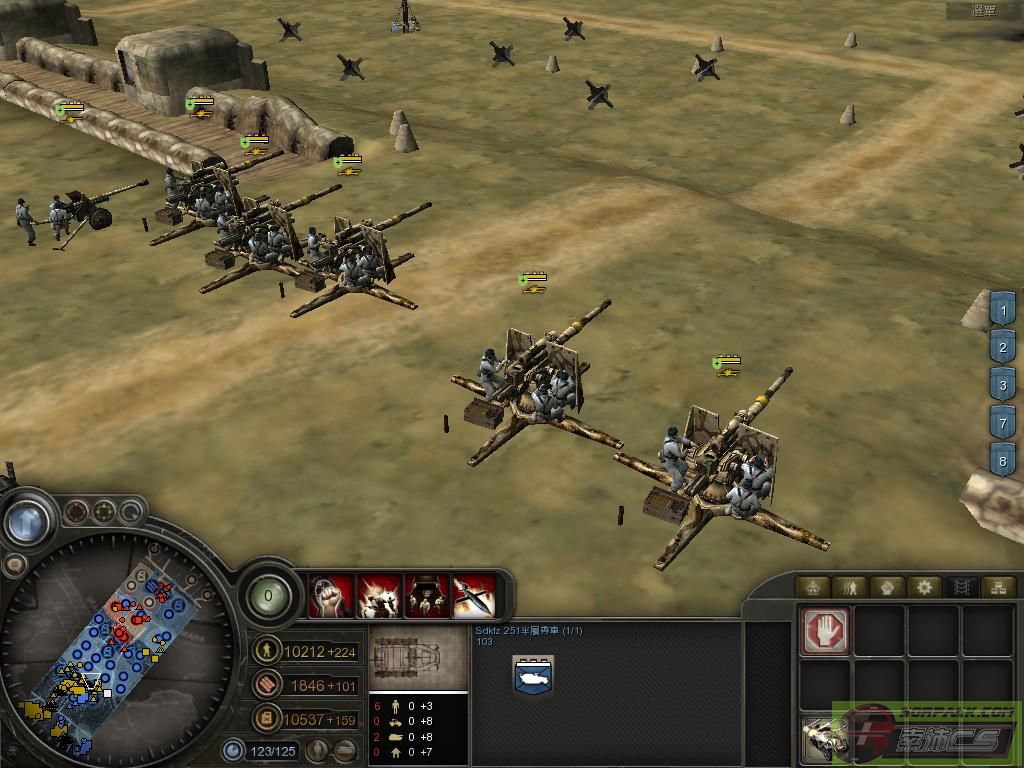Image resolution: width=1024 pixels, height=768 pixels.
Task: Activate the explosion assault commander ability
Action: (x=378, y=597)
